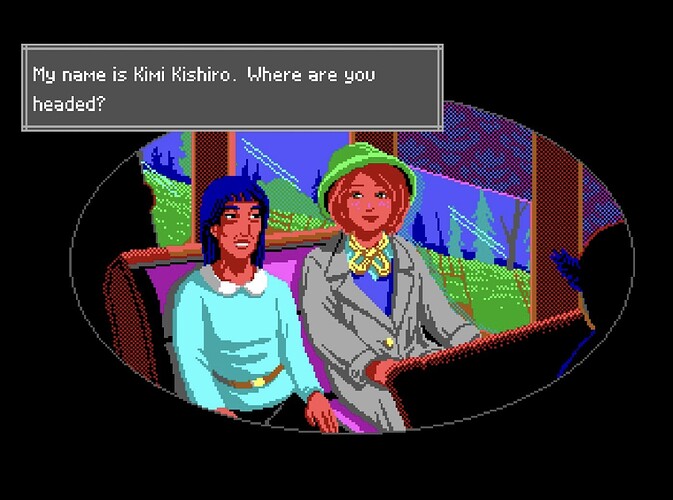Dismiss the Kimi Kishiro dialogue message box
The height and width of the screenshot is (500, 673).
coord(231,89)
